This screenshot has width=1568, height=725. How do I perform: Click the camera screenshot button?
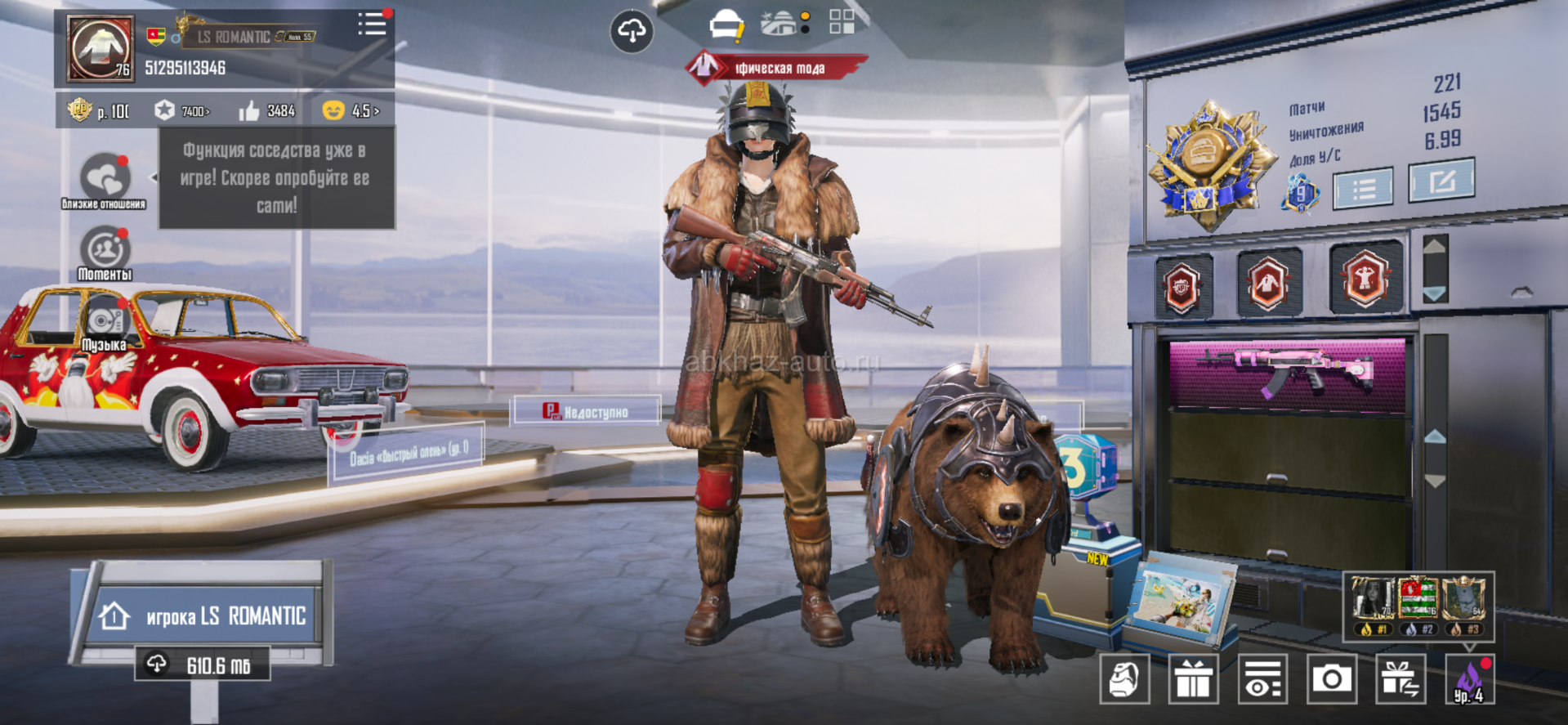(1332, 678)
